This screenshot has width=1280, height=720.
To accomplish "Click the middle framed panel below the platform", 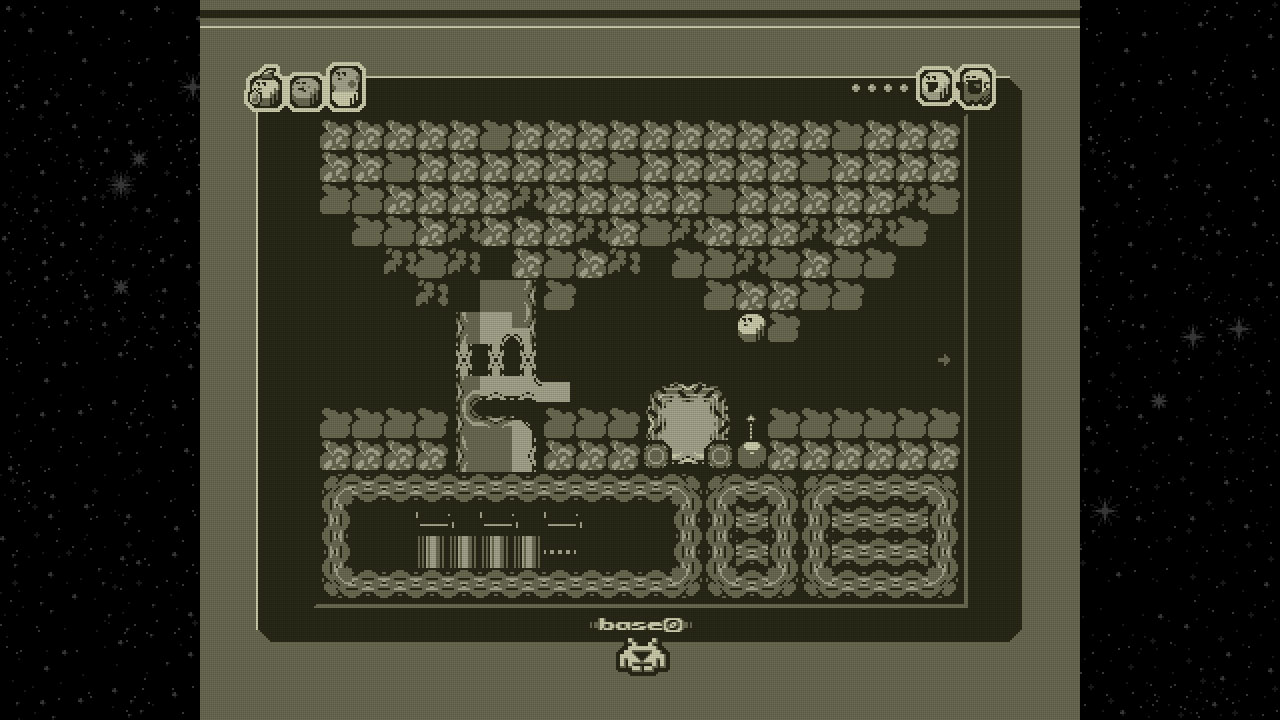I will click(752, 535).
